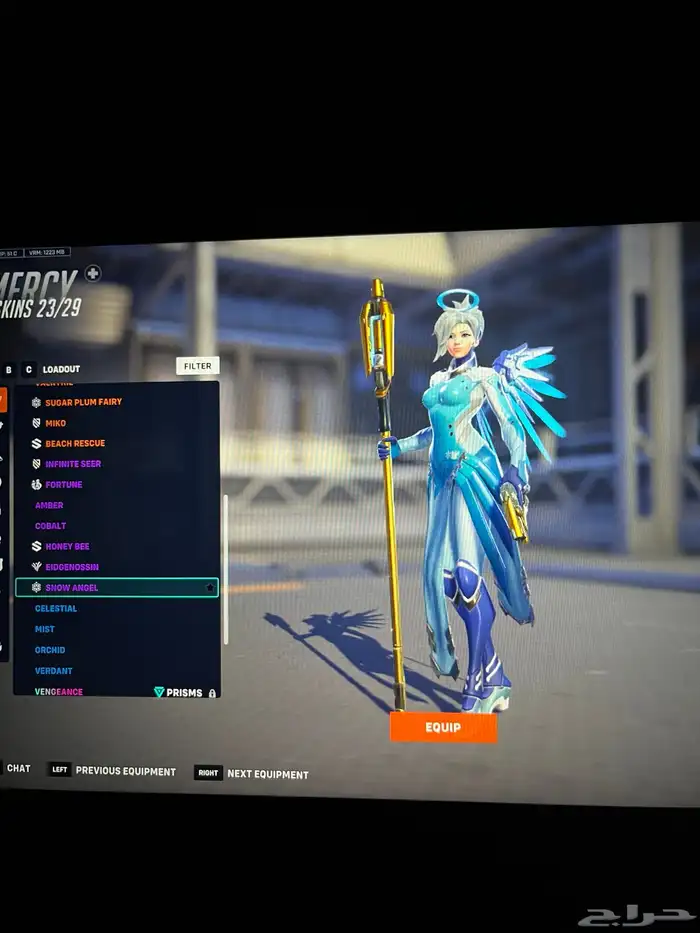Equip the selected Snow Angel skin
Viewport: 700px width, 933px height.
click(x=443, y=727)
